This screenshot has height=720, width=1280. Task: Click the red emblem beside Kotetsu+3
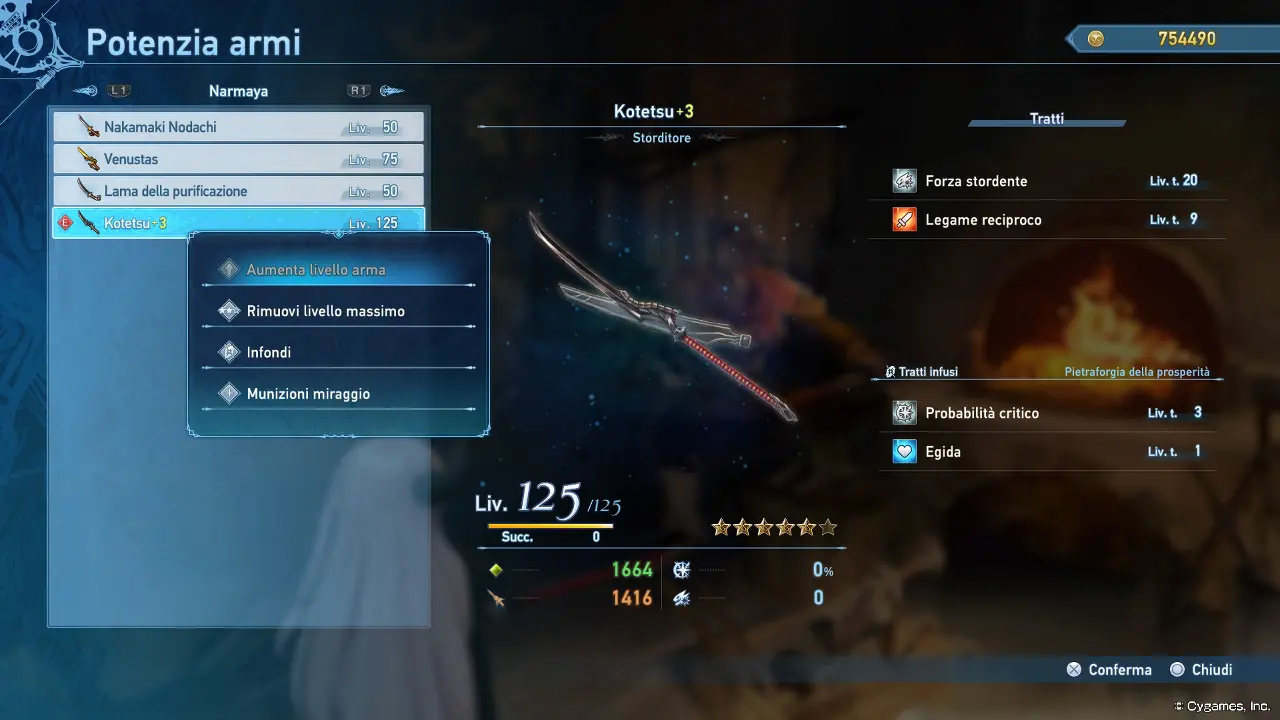[65, 222]
